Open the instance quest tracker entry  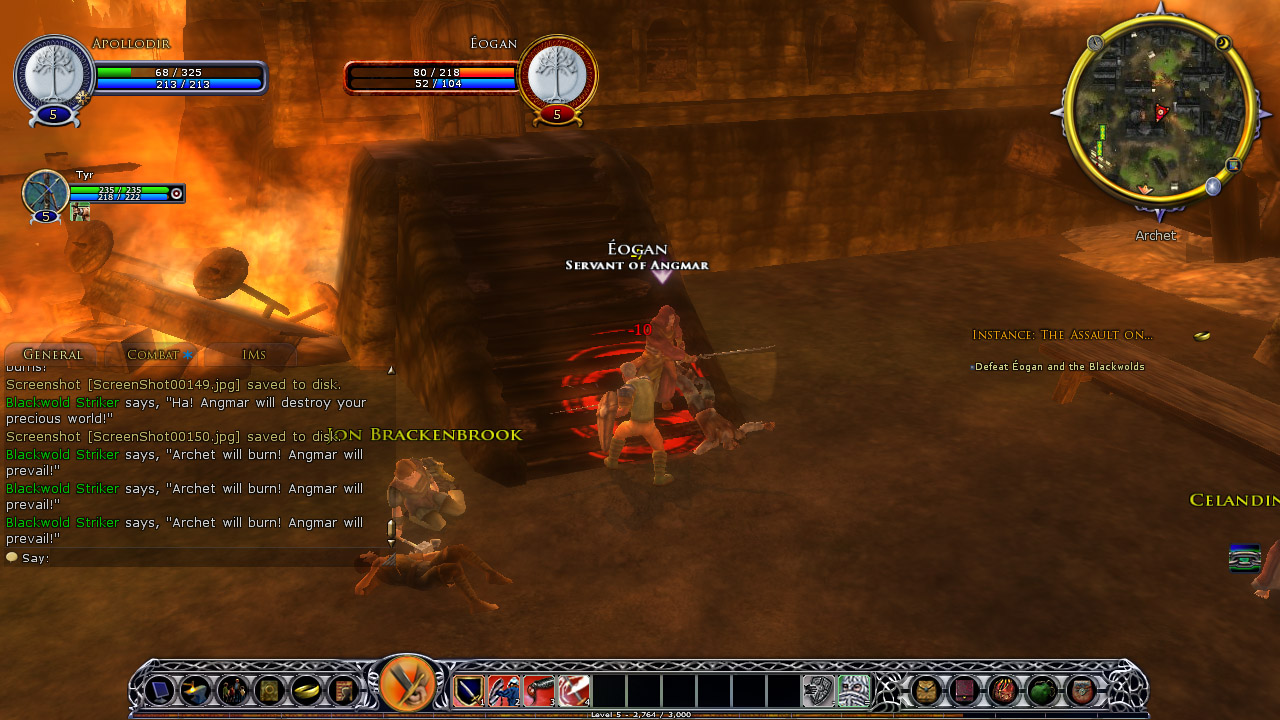click(1062, 335)
